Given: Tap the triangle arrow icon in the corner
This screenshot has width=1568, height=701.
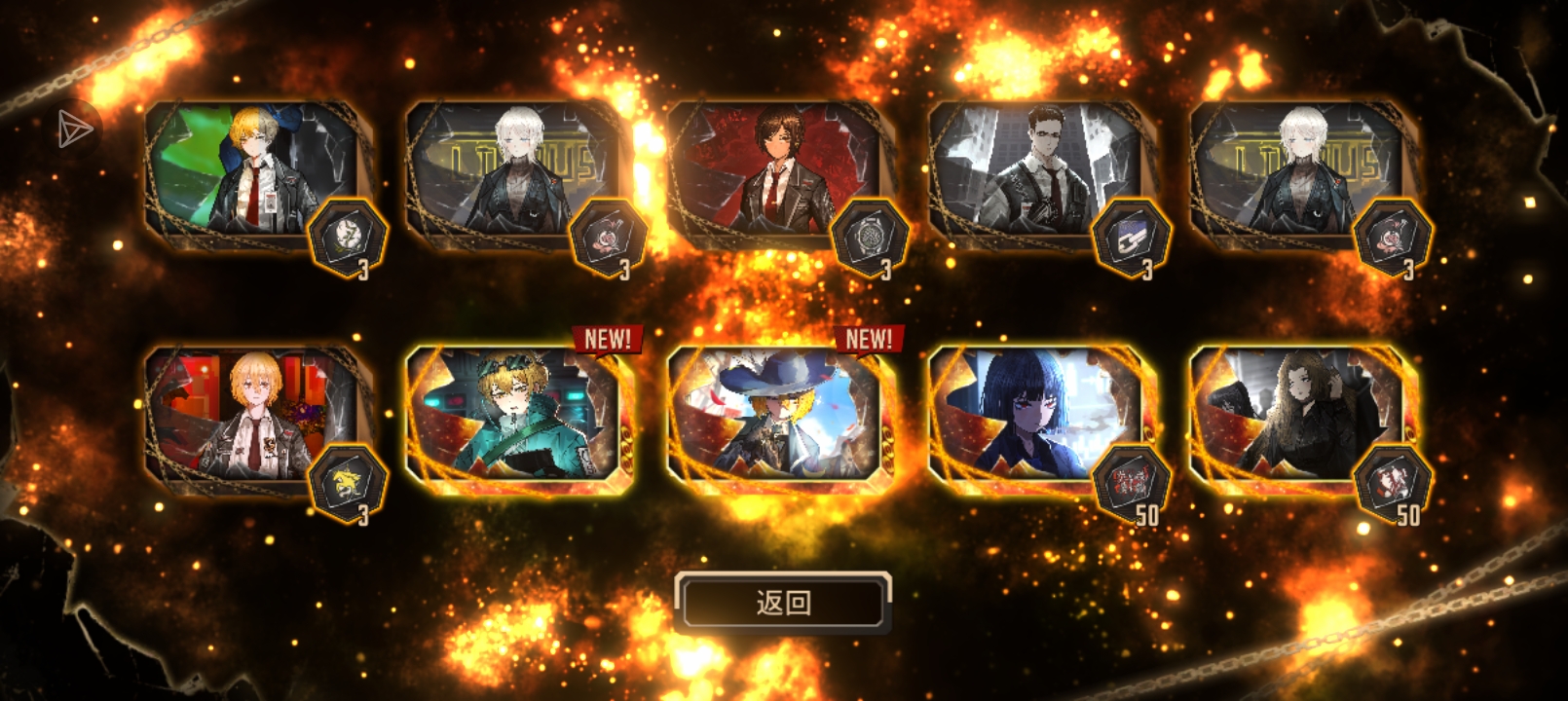Looking at the screenshot, I should point(74,129).
